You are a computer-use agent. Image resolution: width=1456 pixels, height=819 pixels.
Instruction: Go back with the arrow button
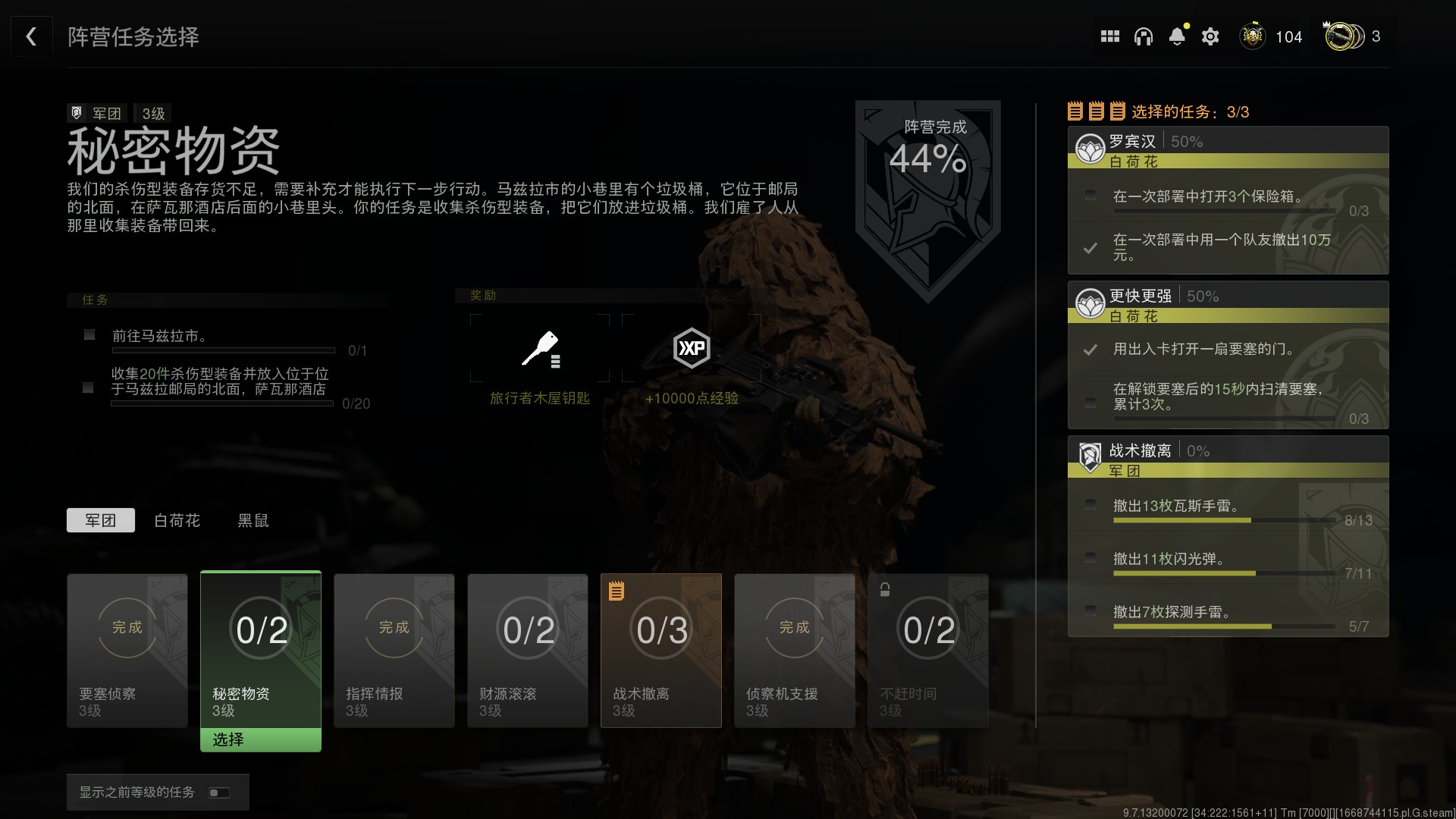click(x=31, y=36)
